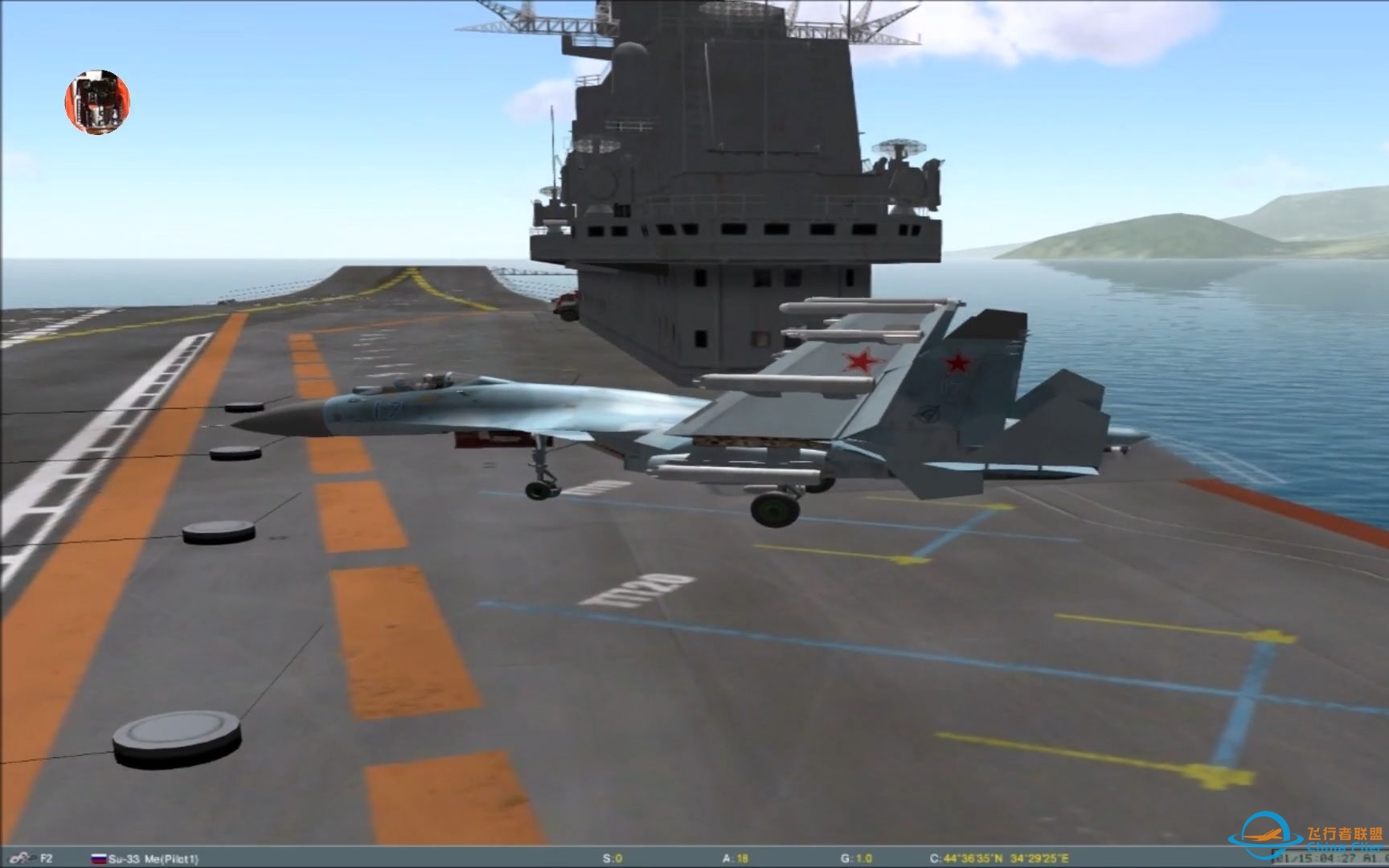
Task: Open the 飞行者联盟 watermark logo
Action: coord(1310,841)
